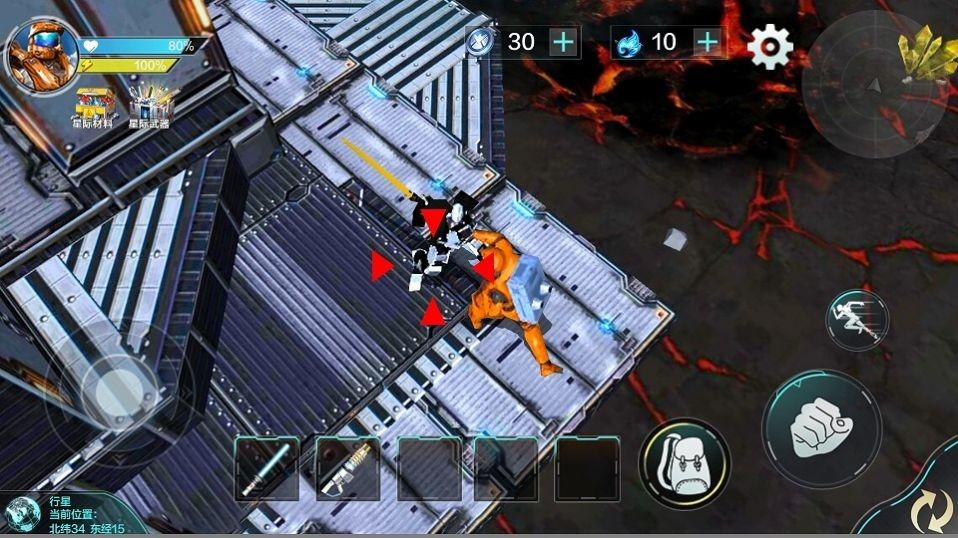Open the settings gear menu
The width and height of the screenshot is (958, 538).
(770, 45)
